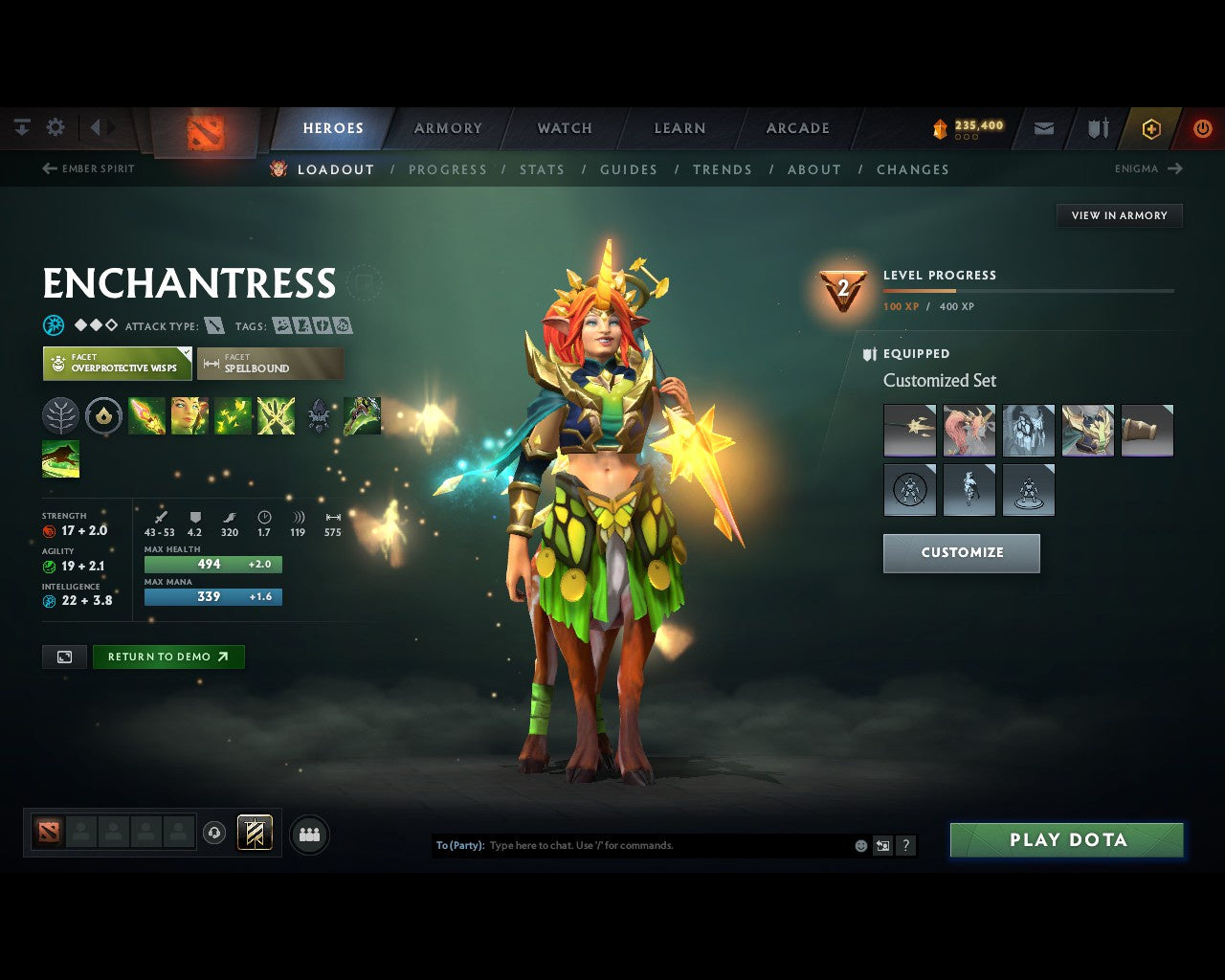This screenshot has width=1225, height=980.
Task: Click the Enchant ability icon with Enchantress face
Action: pos(189,415)
